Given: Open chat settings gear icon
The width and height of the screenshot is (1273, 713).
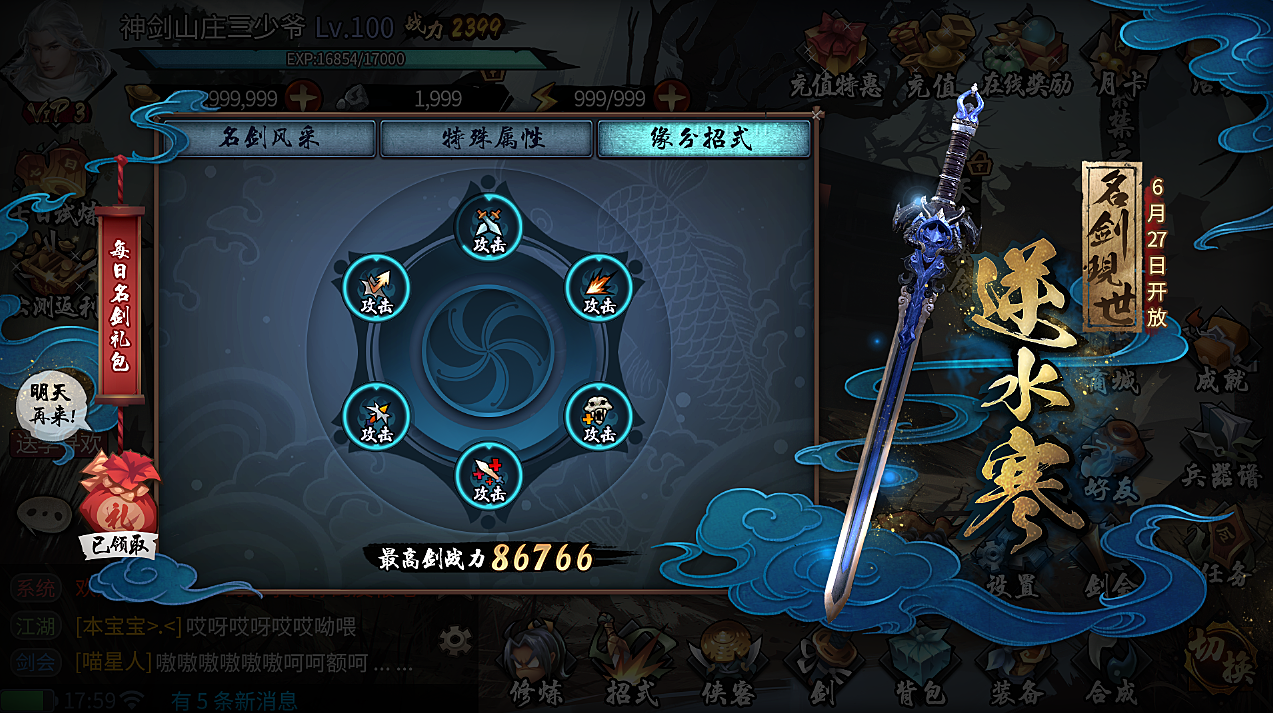Looking at the screenshot, I should pos(455,637).
